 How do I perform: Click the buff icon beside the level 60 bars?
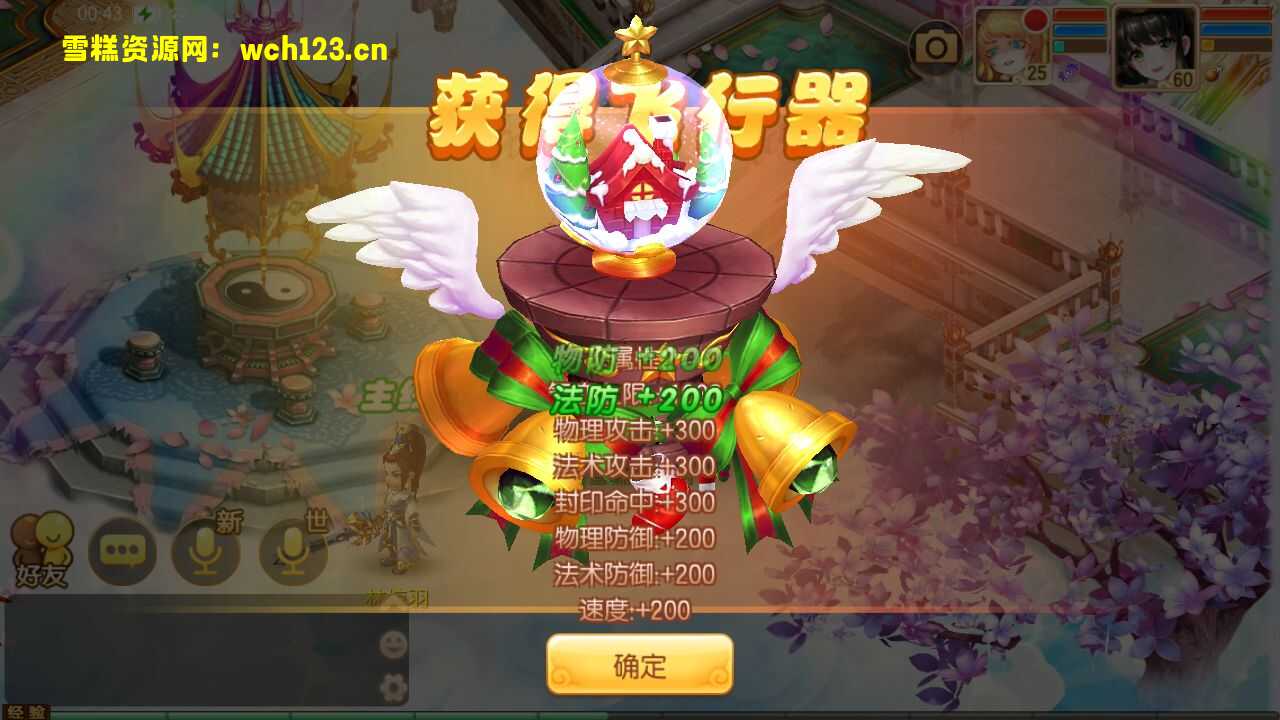pyautogui.click(x=1212, y=73)
